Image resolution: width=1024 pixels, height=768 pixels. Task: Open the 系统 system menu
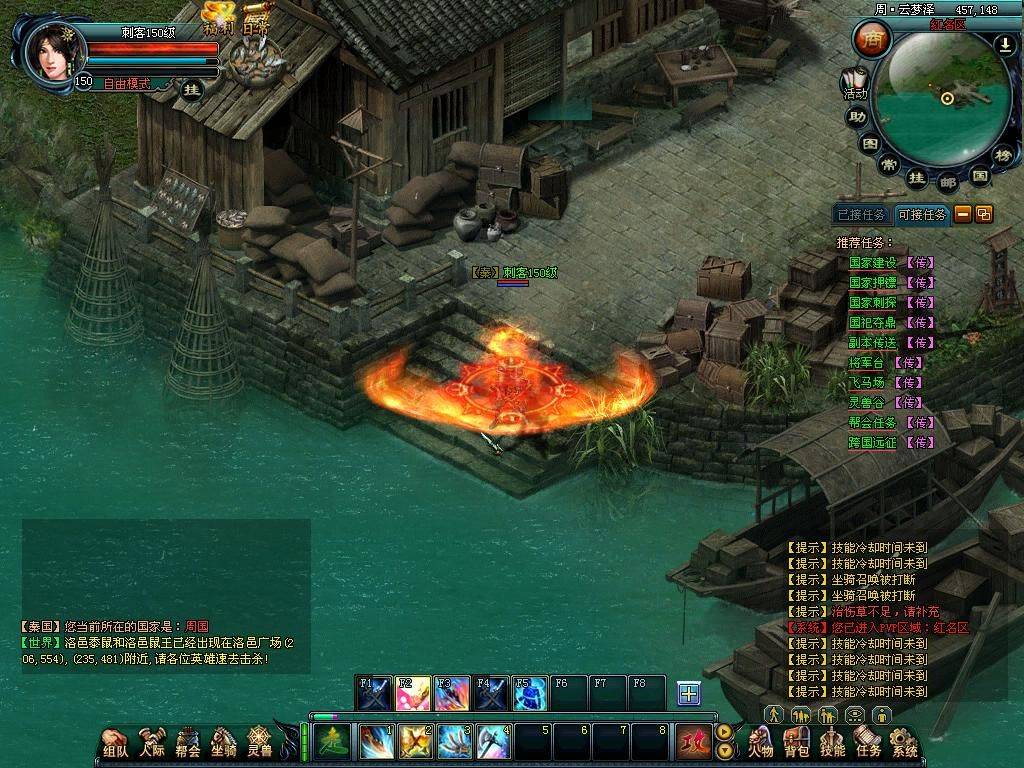(904, 744)
